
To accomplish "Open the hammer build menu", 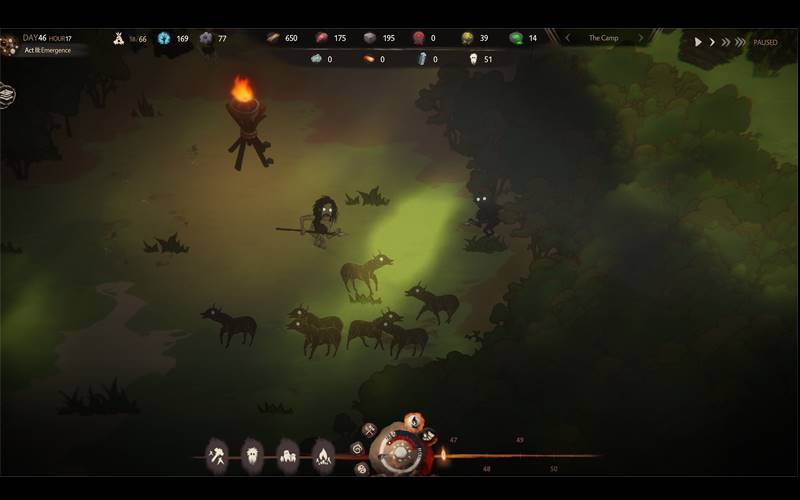I will pos(218,457).
